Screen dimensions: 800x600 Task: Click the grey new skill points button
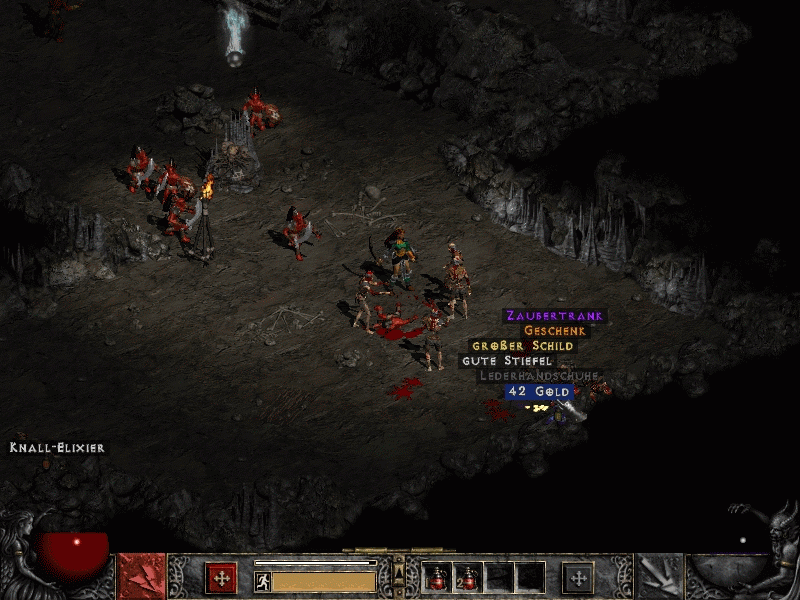point(577,577)
